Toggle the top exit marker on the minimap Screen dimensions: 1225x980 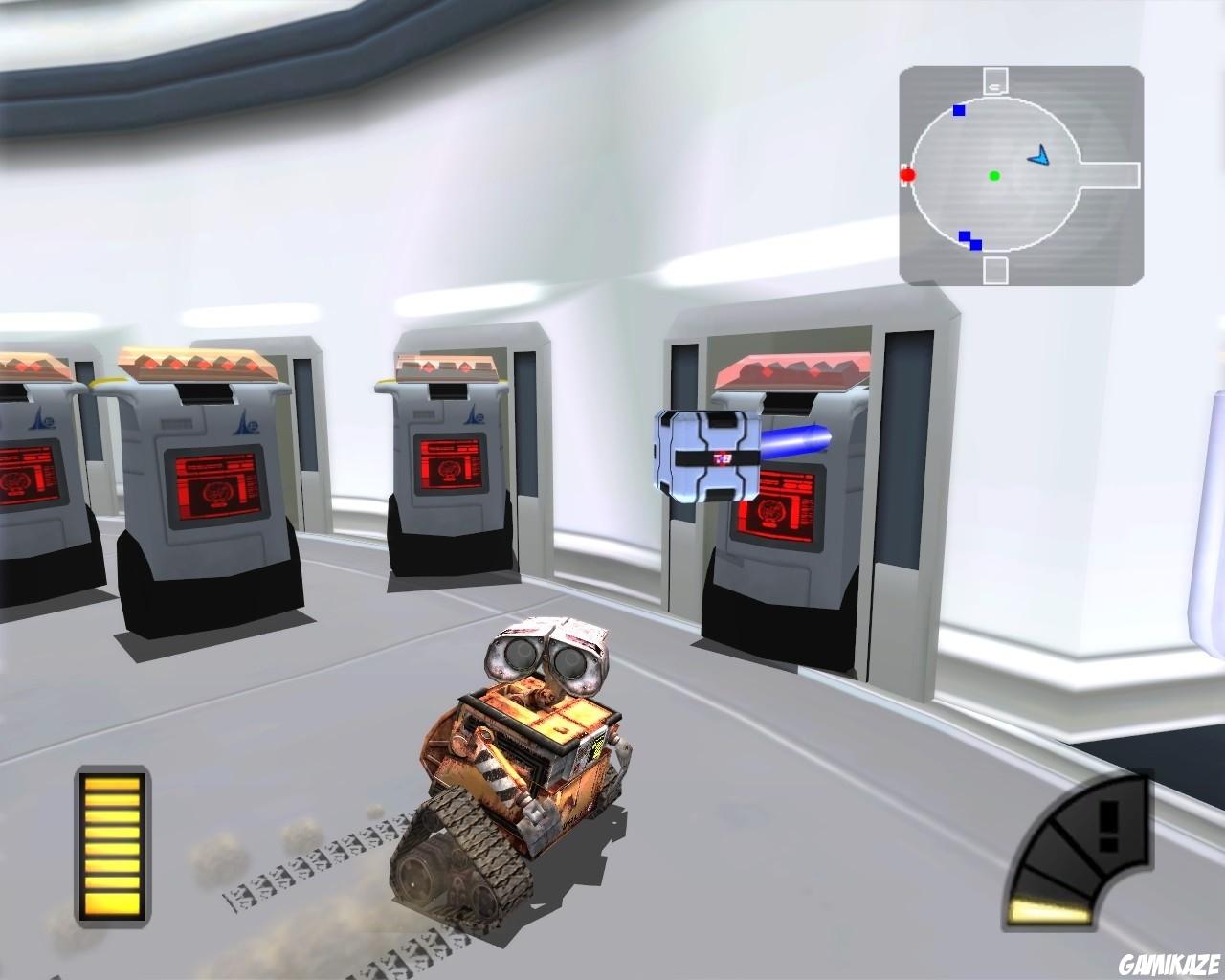pyautogui.click(x=995, y=78)
